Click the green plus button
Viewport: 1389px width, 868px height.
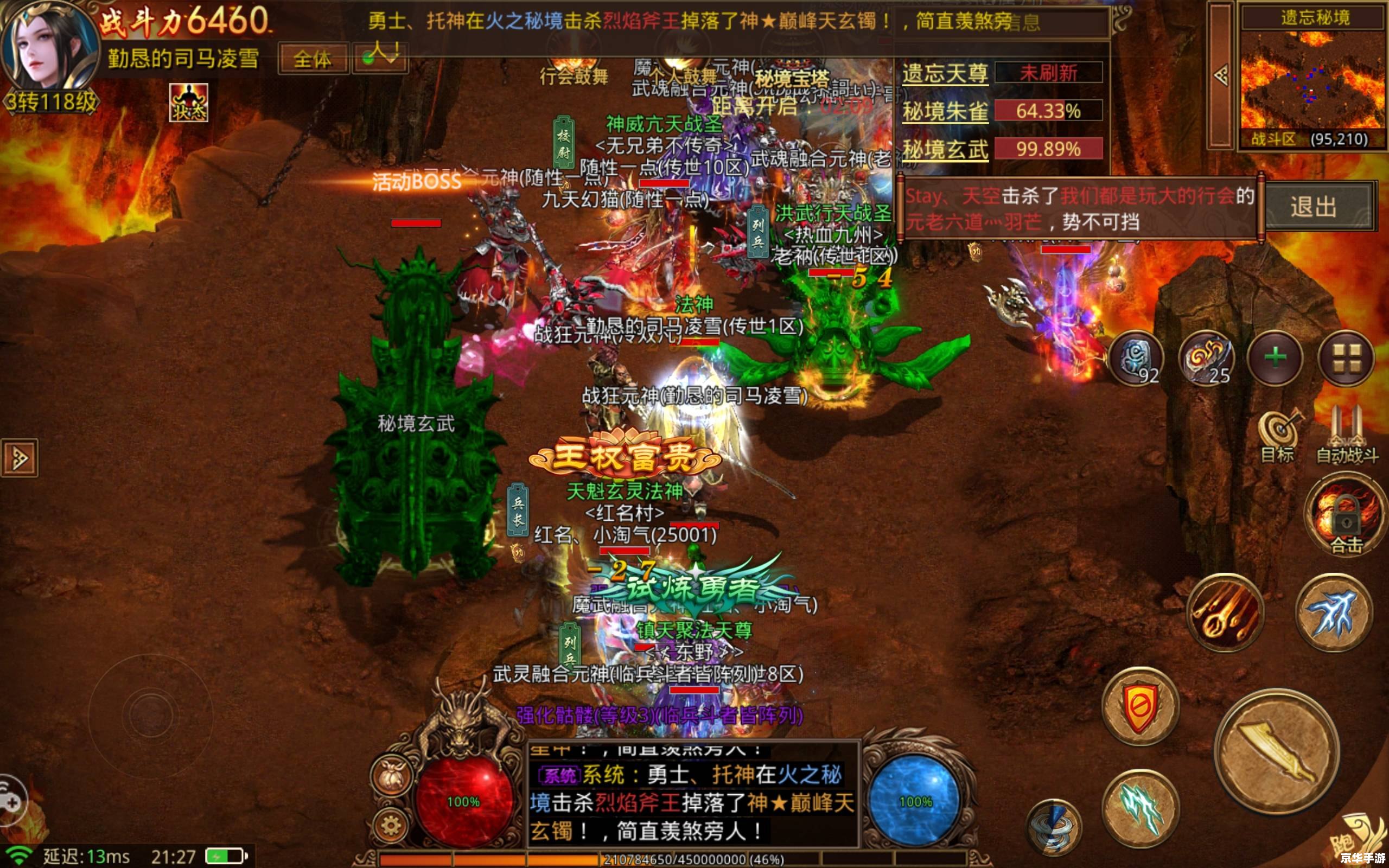(x=1276, y=358)
